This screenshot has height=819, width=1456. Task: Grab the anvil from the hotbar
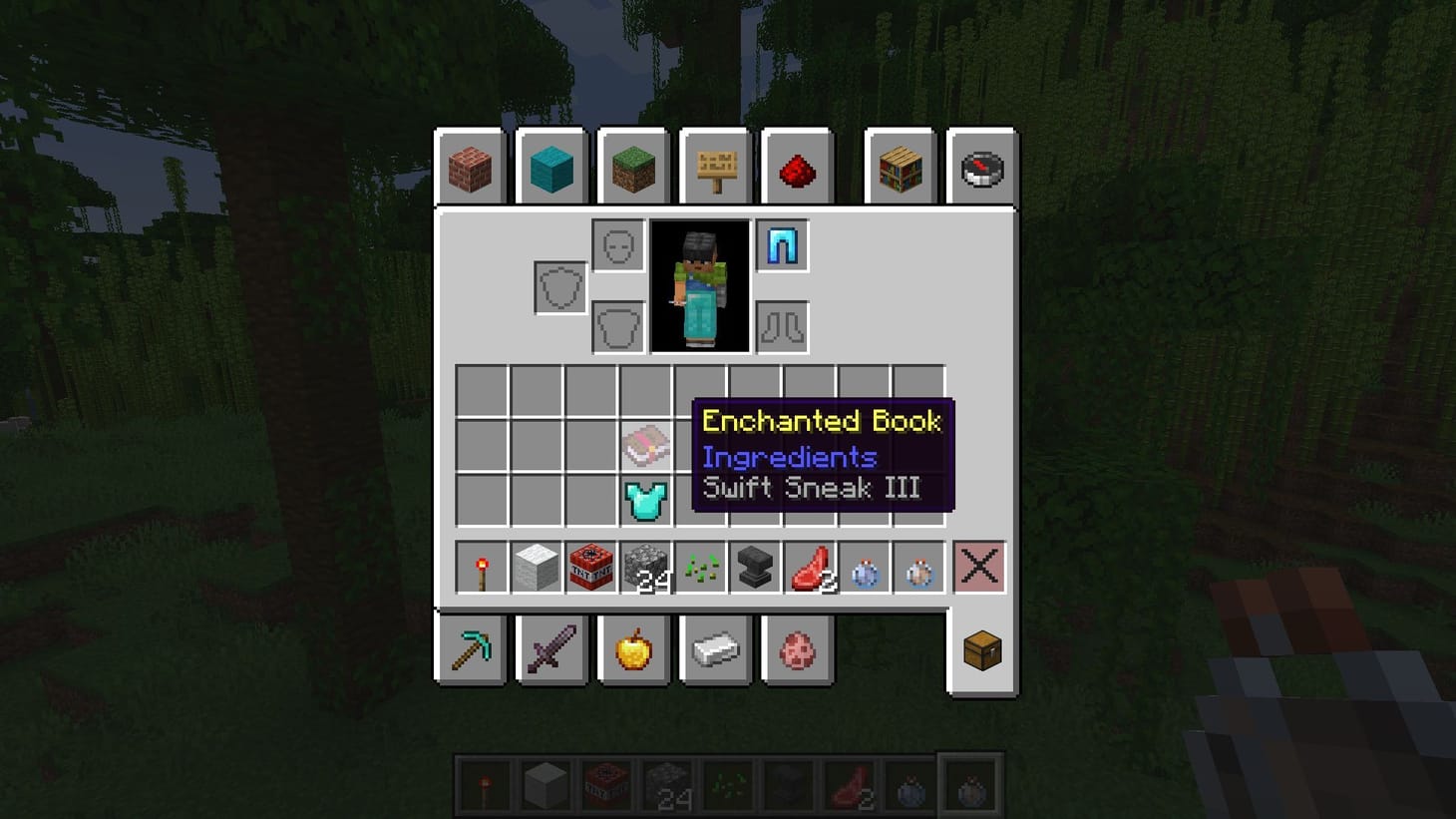[x=753, y=567]
